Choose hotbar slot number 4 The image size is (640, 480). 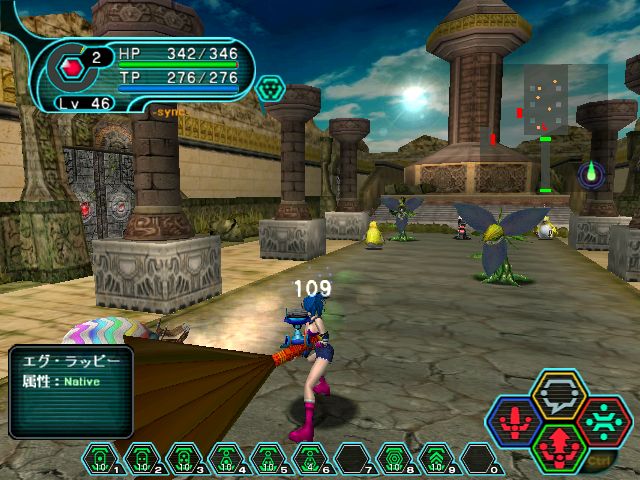[226, 460]
